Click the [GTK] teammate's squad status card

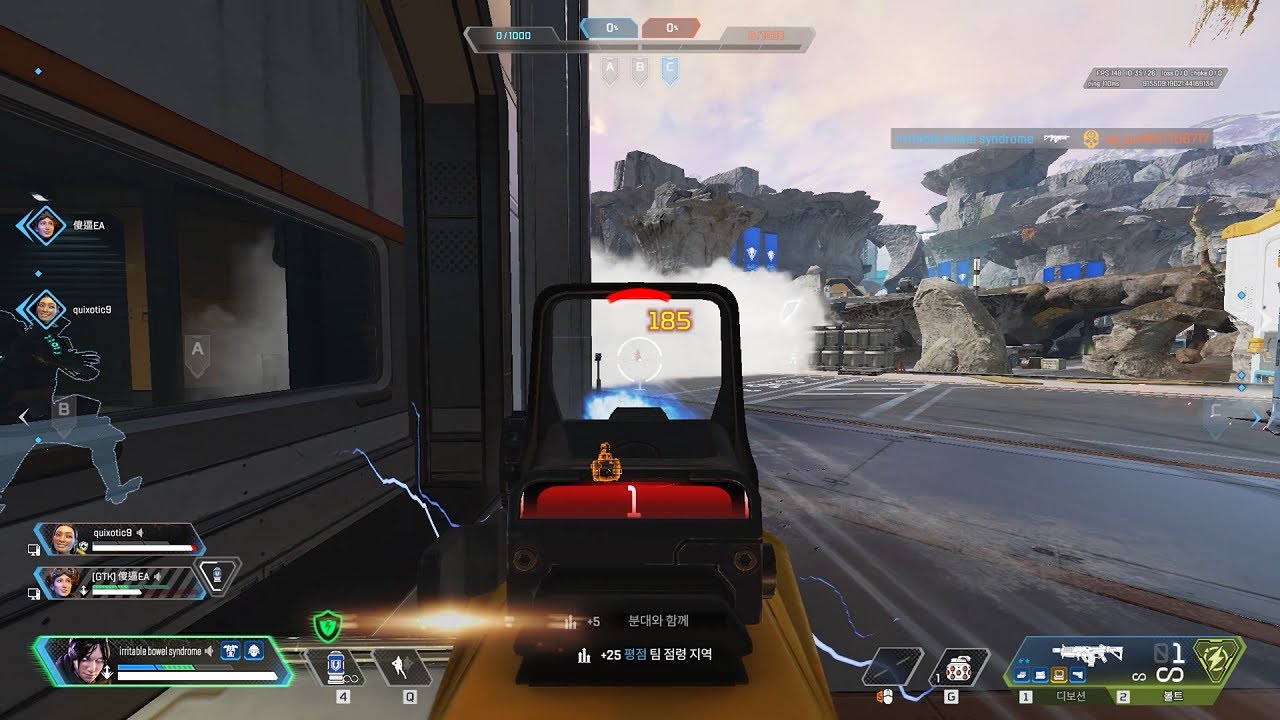point(120,582)
